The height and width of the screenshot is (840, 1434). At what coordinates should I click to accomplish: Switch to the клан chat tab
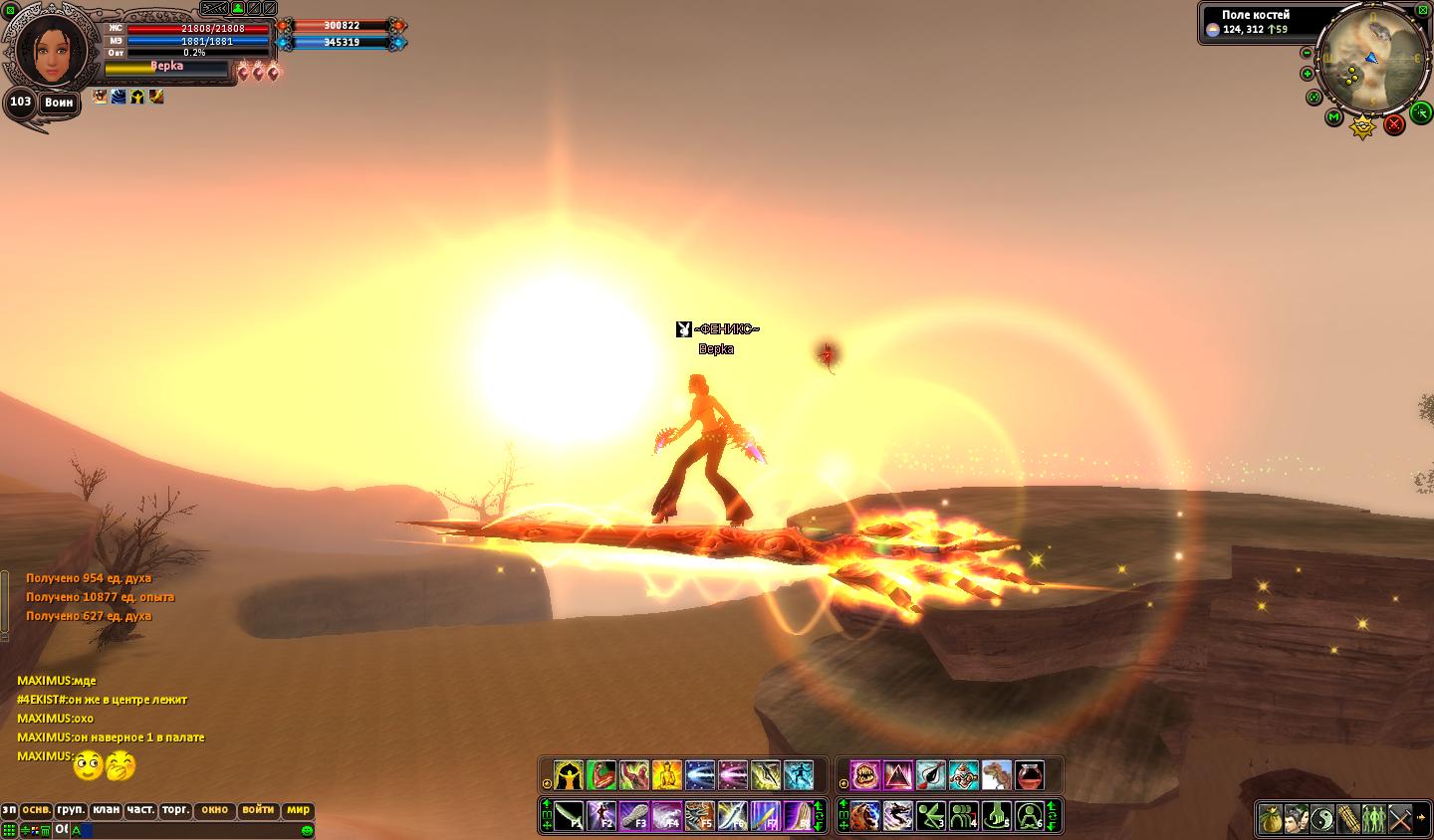click(x=107, y=810)
